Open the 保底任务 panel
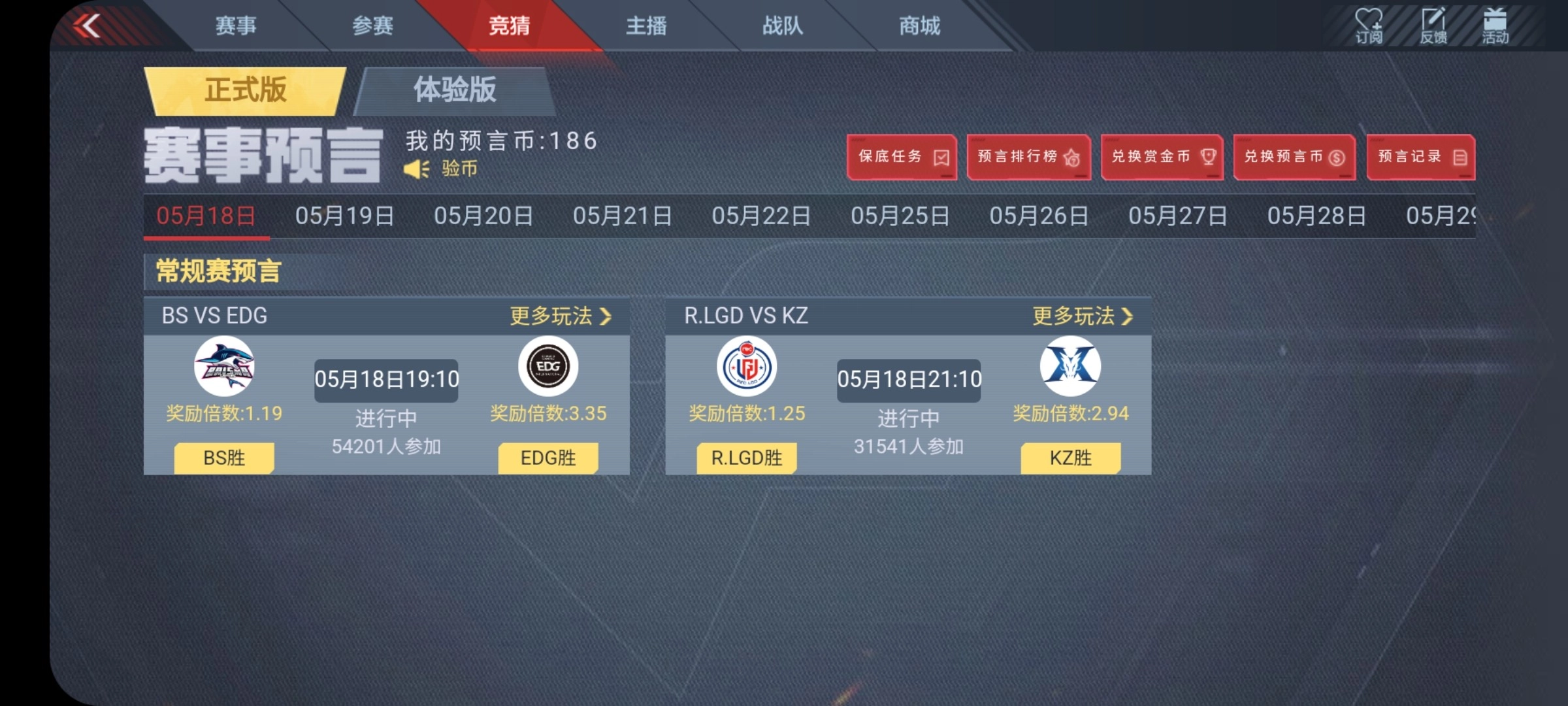Image resolution: width=1568 pixels, height=706 pixels. point(902,157)
